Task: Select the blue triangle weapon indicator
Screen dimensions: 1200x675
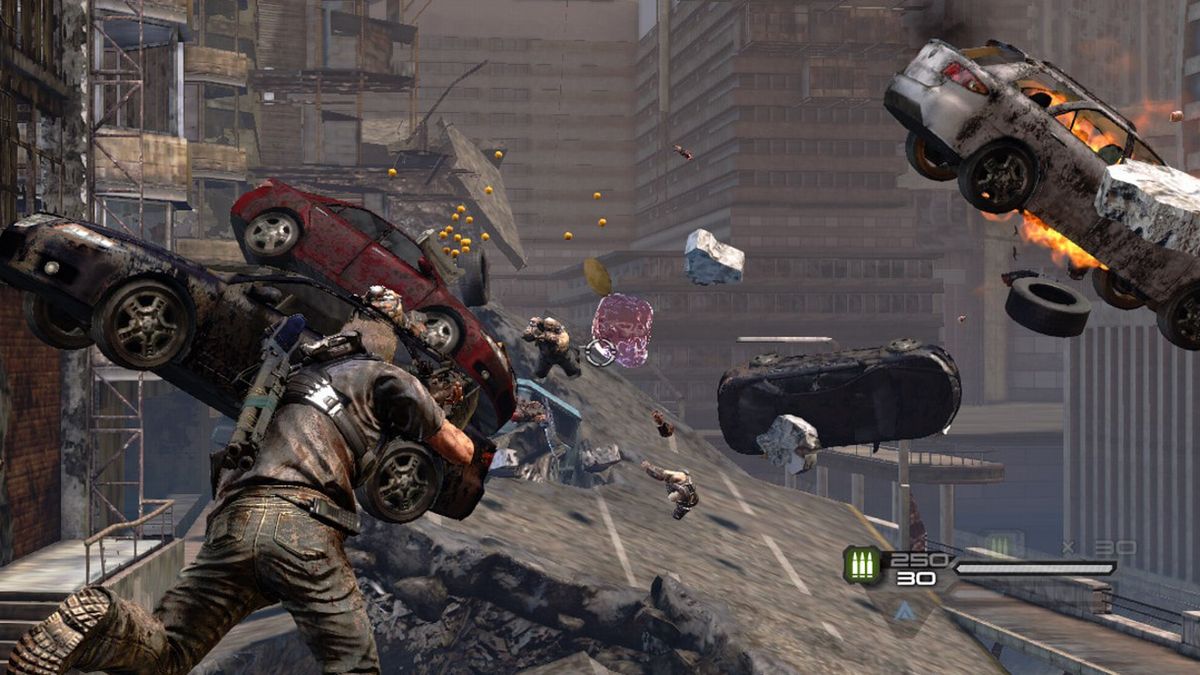Action: pyautogui.click(x=904, y=611)
